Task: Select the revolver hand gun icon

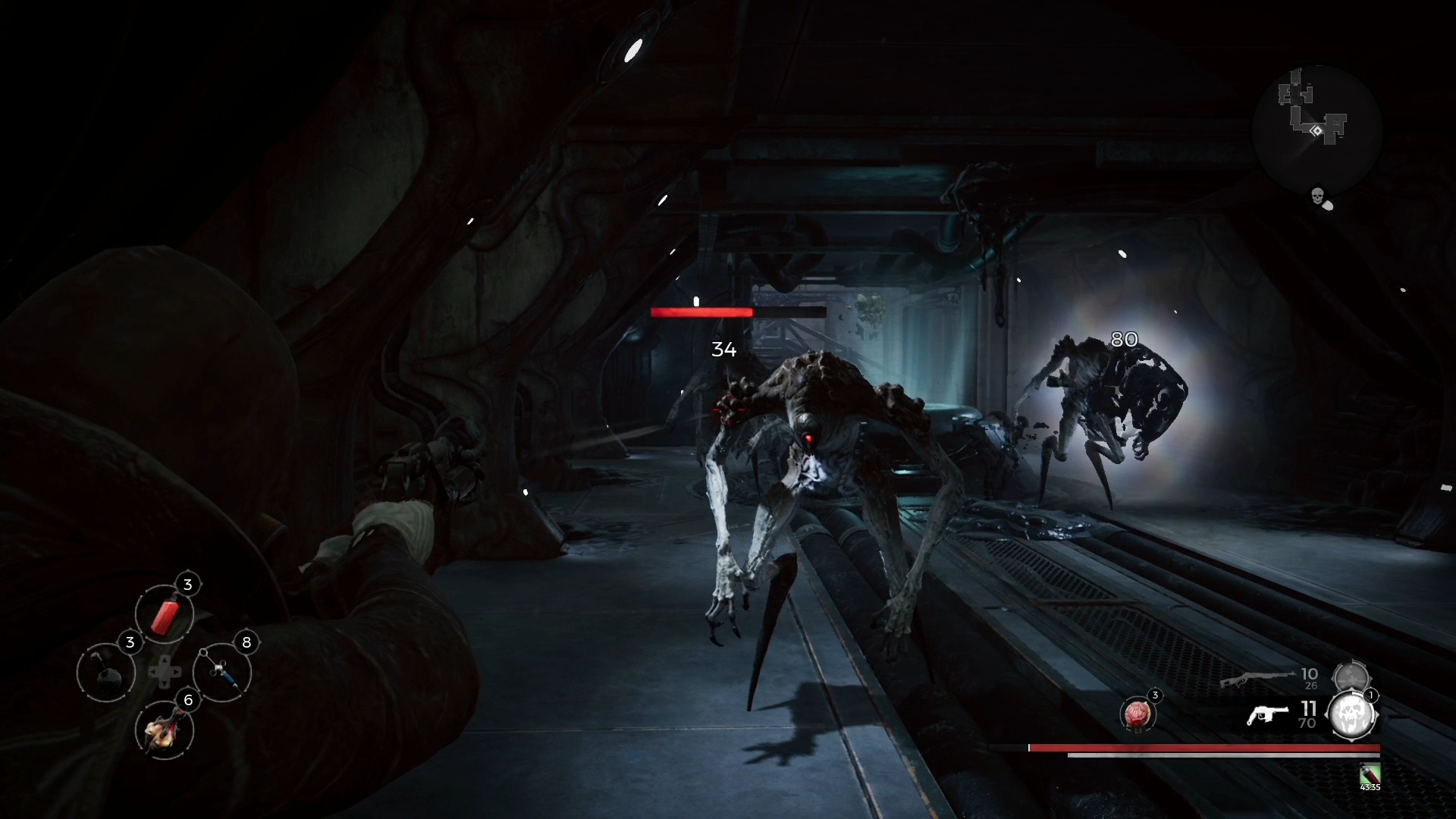Action: pos(1267,715)
